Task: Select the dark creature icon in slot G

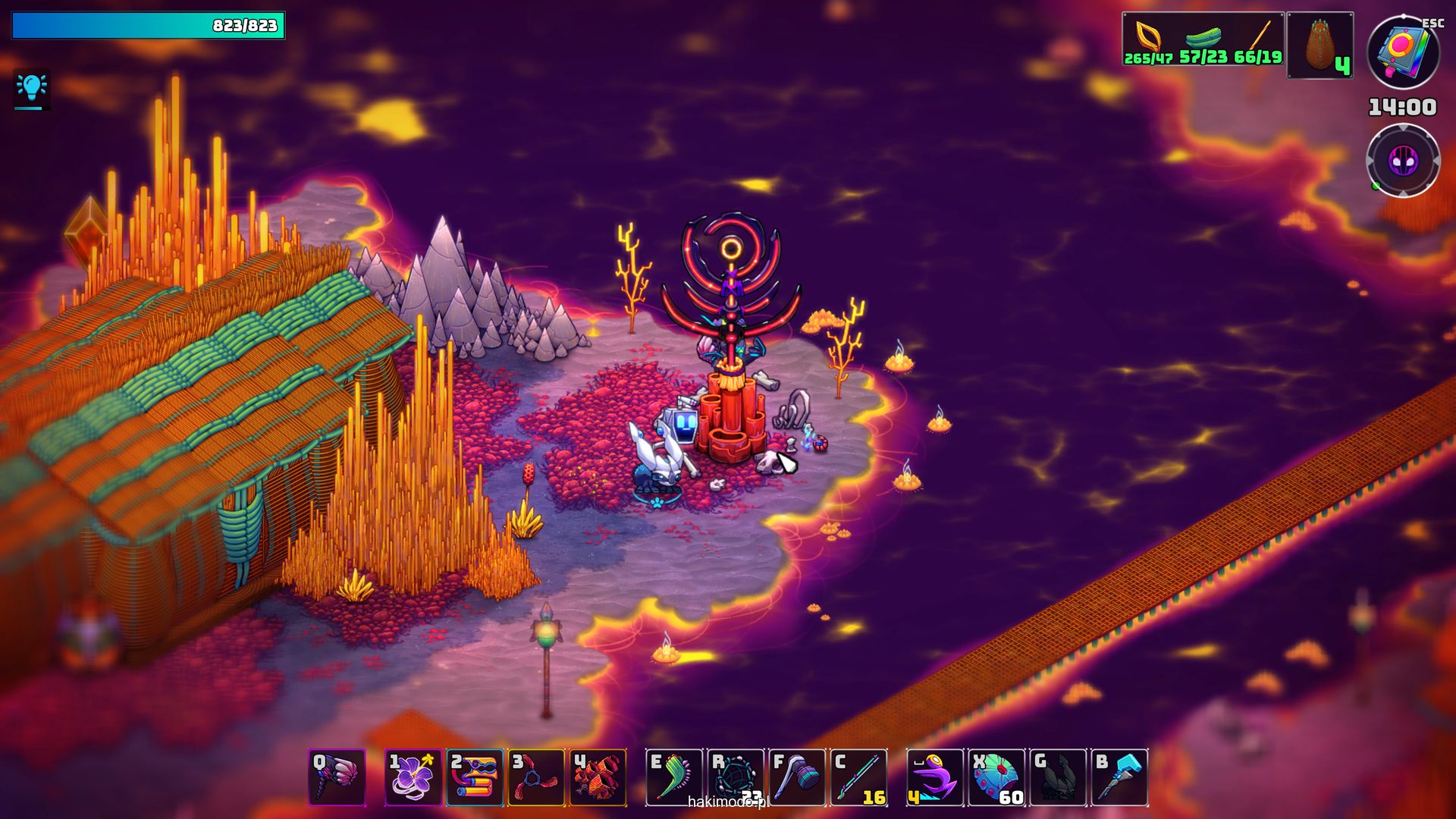Action: (x=1058, y=777)
